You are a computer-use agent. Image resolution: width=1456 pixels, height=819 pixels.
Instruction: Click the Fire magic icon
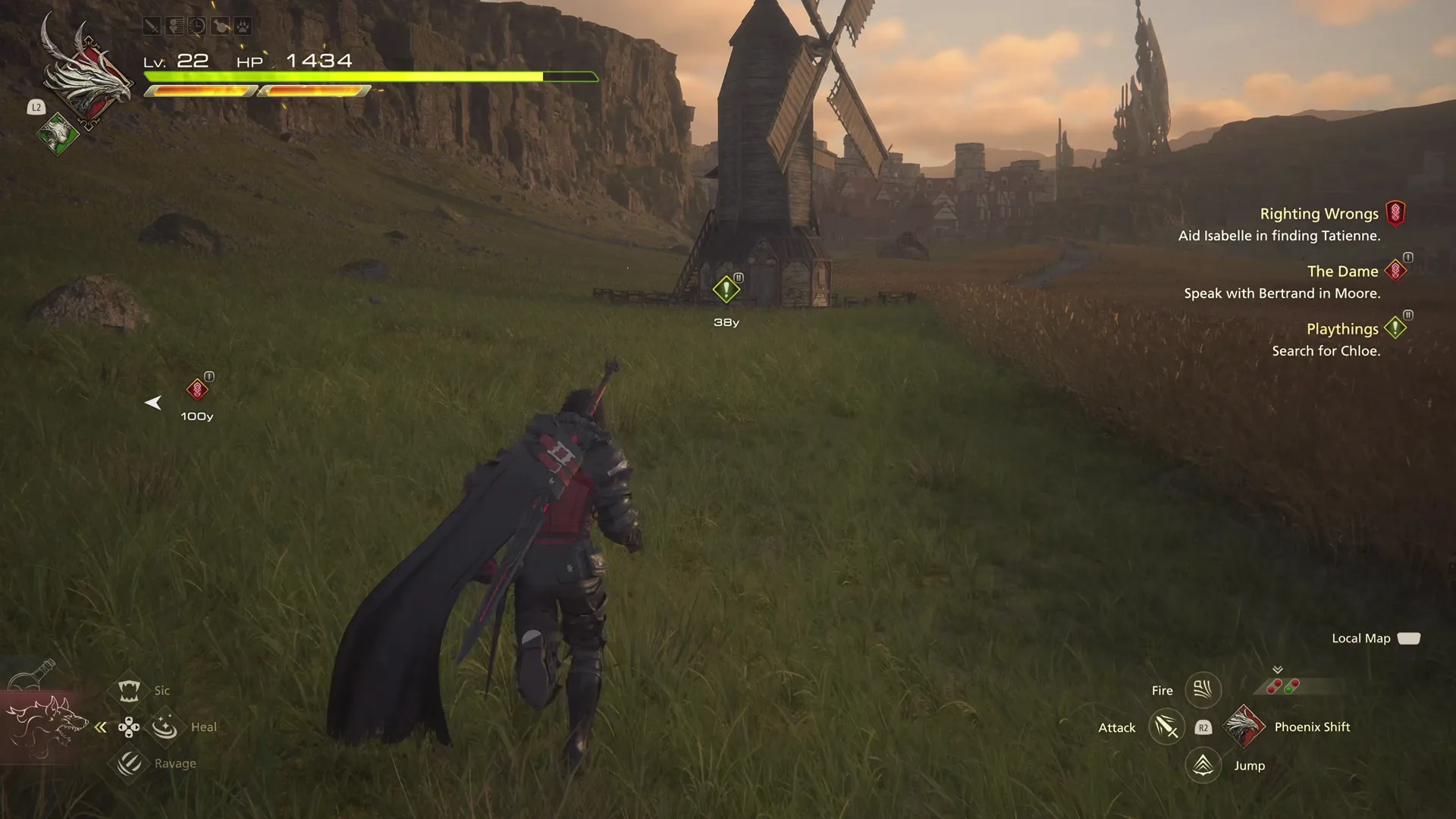point(1203,689)
